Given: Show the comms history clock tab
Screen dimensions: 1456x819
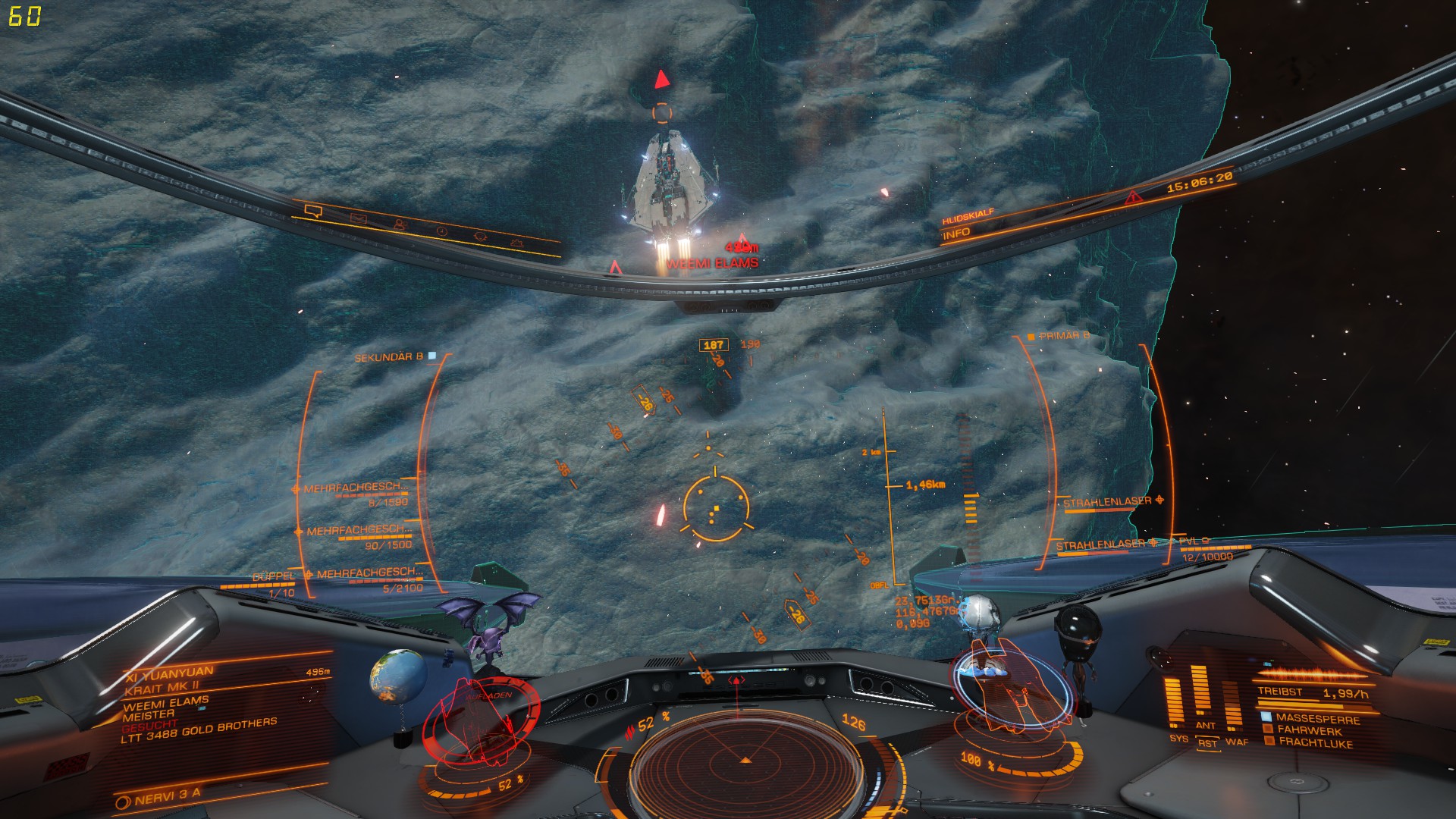Looking at the screenshot, I should click(x=441, y=231).
